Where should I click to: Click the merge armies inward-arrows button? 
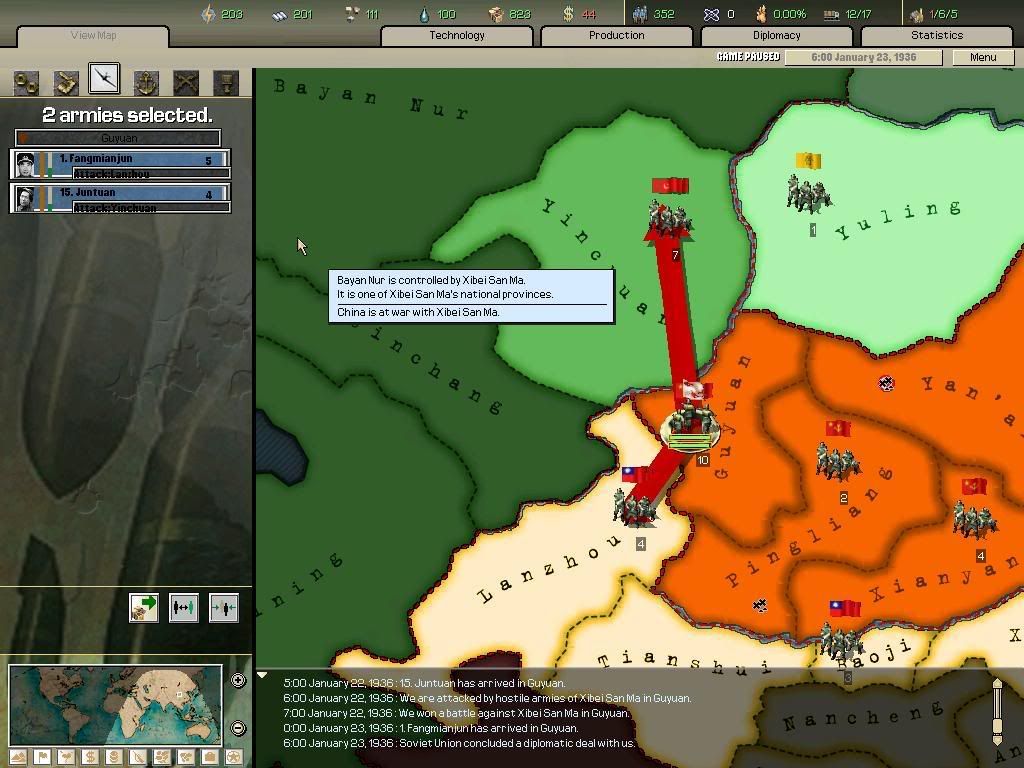pyautogui.click(x=223, y=607)
